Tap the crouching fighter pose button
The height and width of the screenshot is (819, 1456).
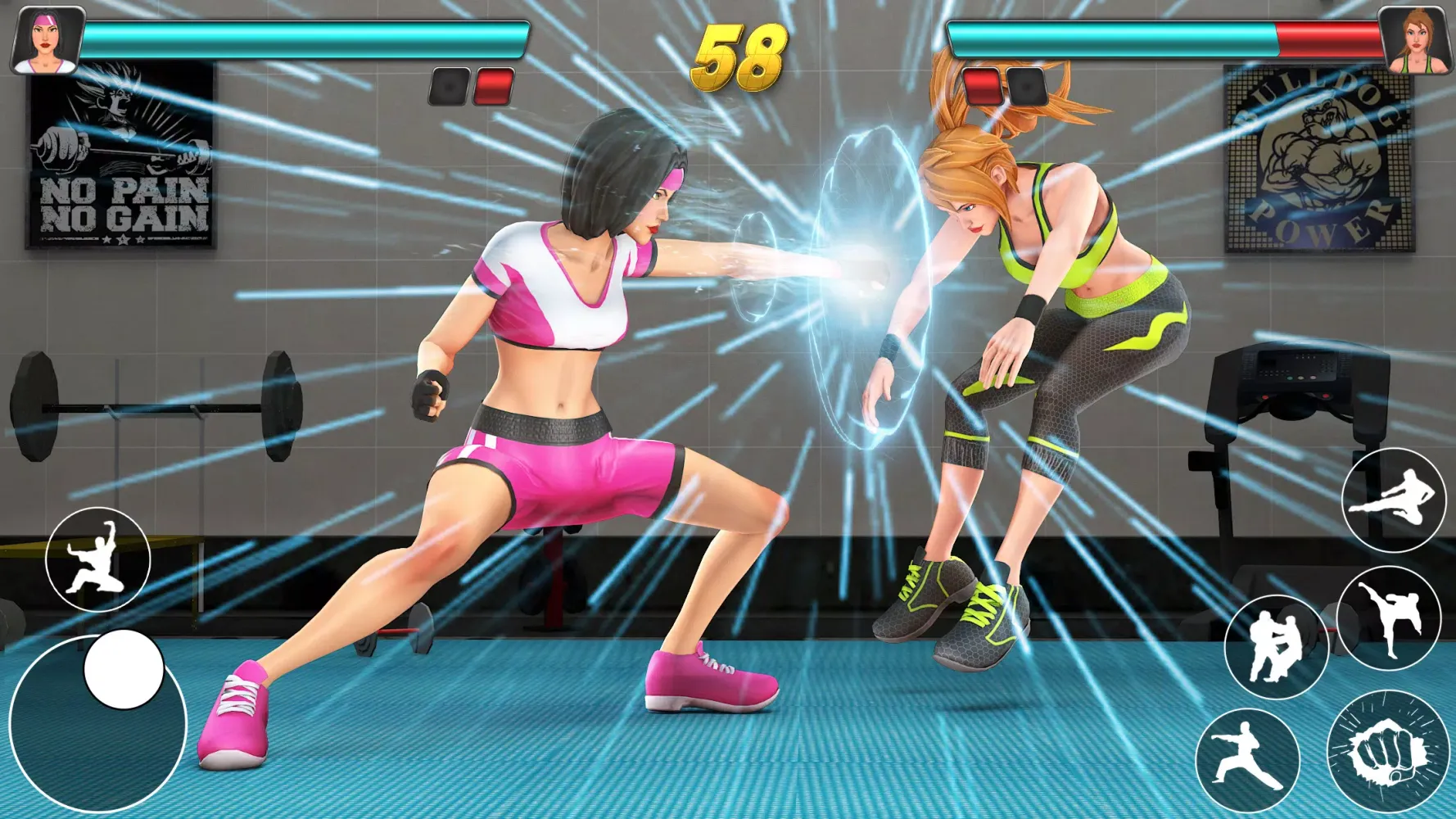97,559
